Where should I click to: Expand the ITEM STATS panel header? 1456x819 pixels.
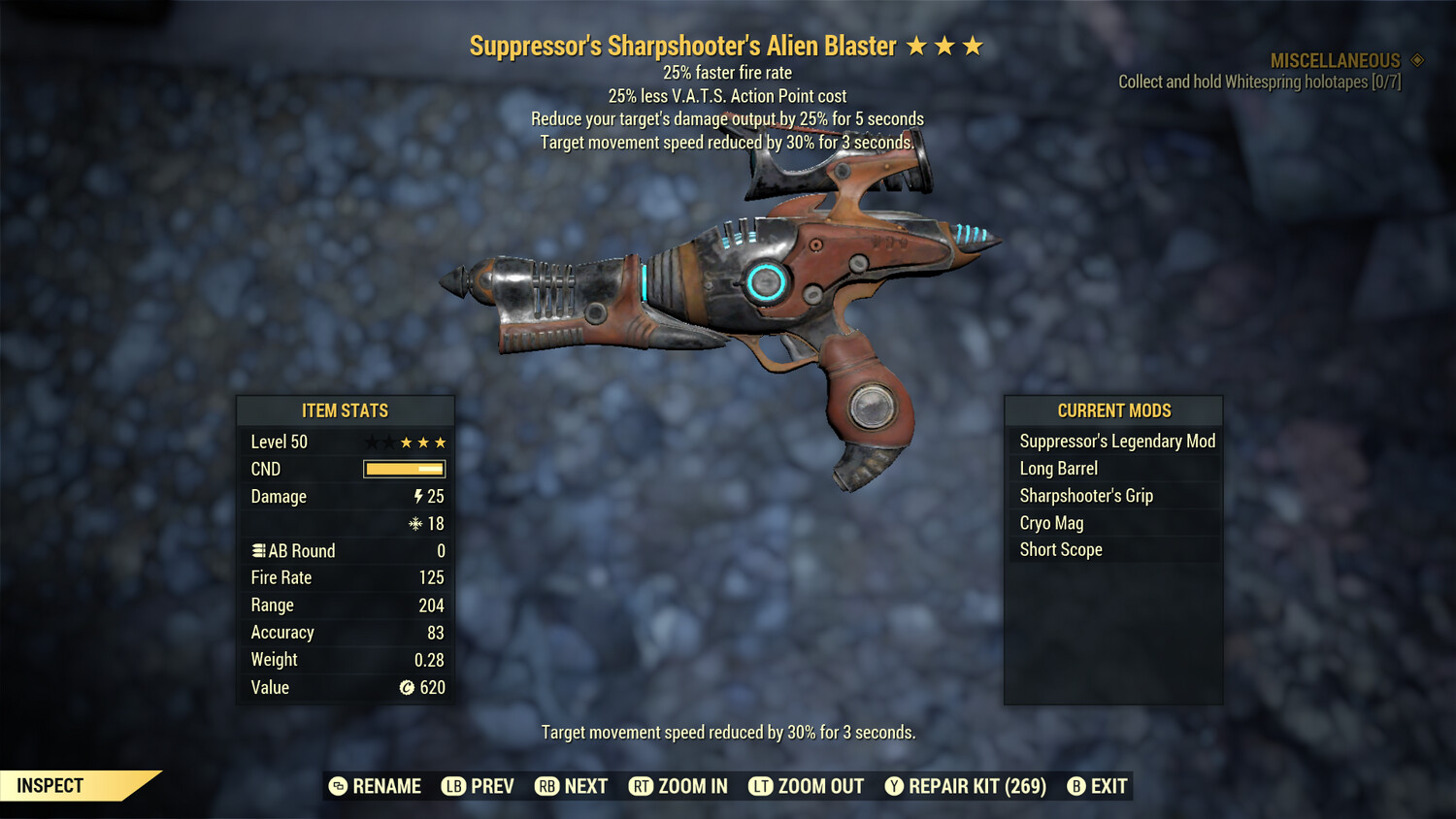coord(346,410)
